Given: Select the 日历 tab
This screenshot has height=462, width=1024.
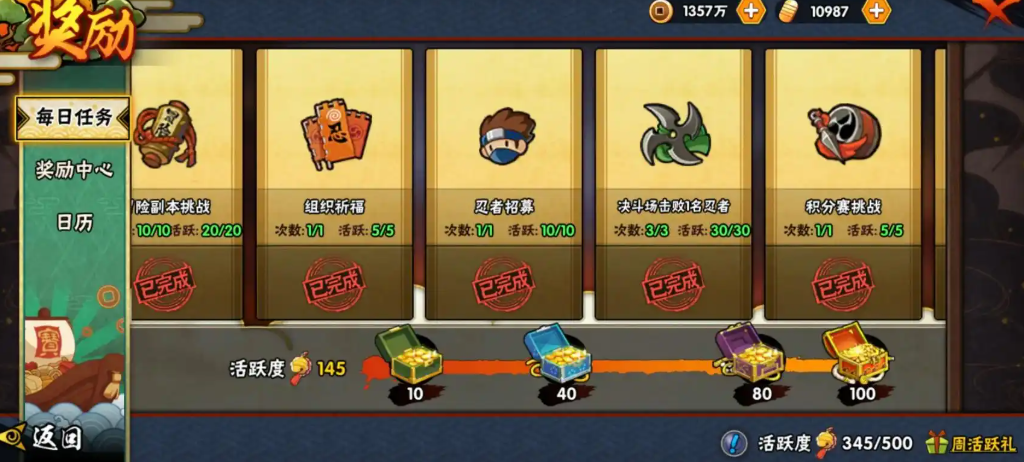Looking at the screenshot, I should 73,222.
